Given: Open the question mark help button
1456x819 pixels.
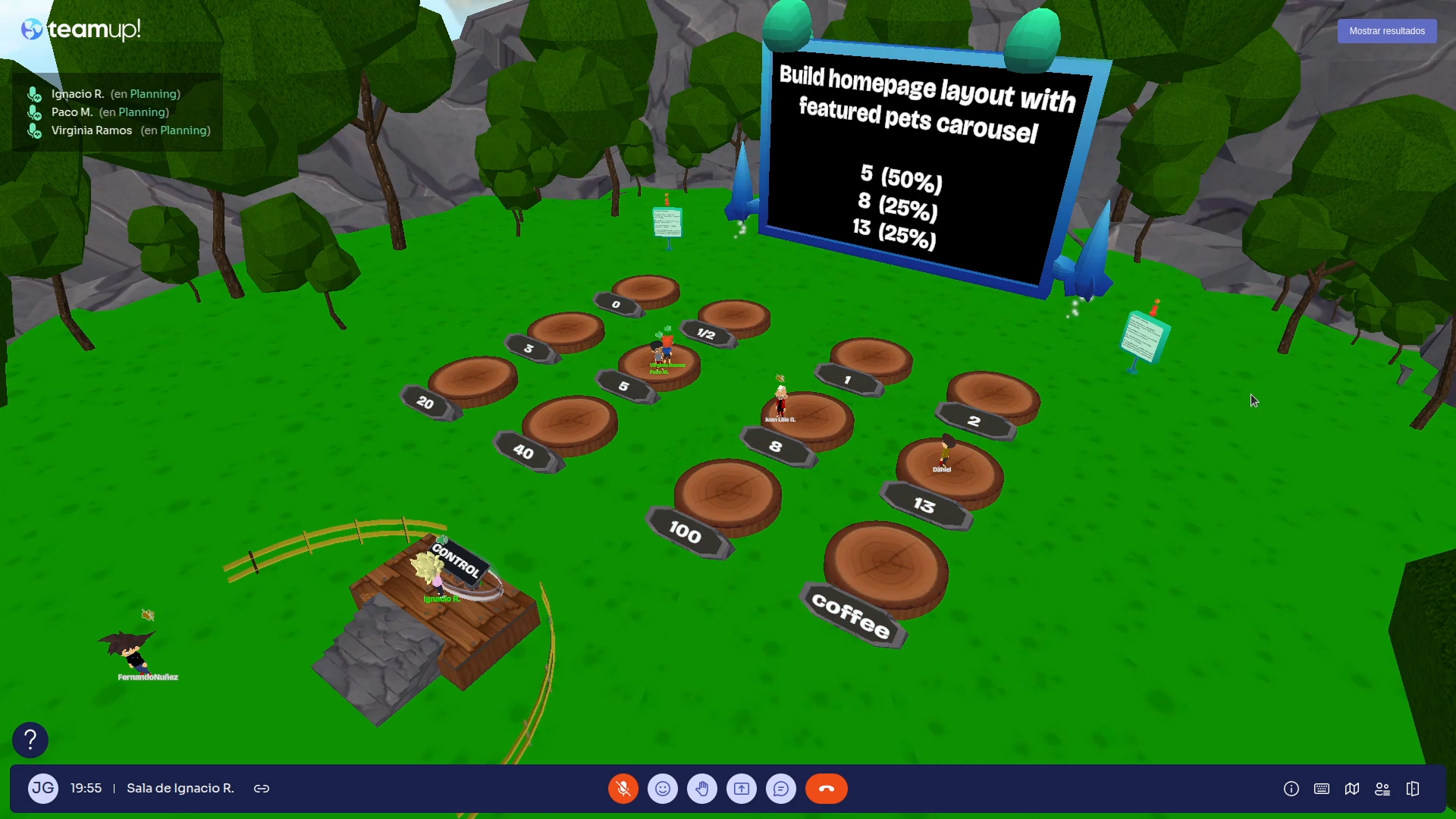Looking at the screenshot, I should click(x=30, y=739).
